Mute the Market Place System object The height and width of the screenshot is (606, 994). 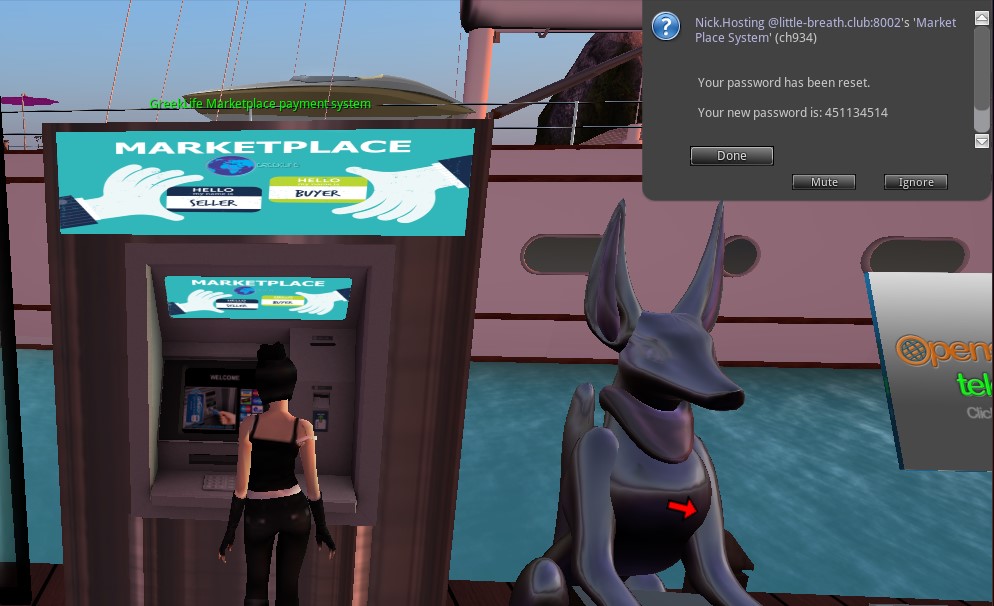824,182
